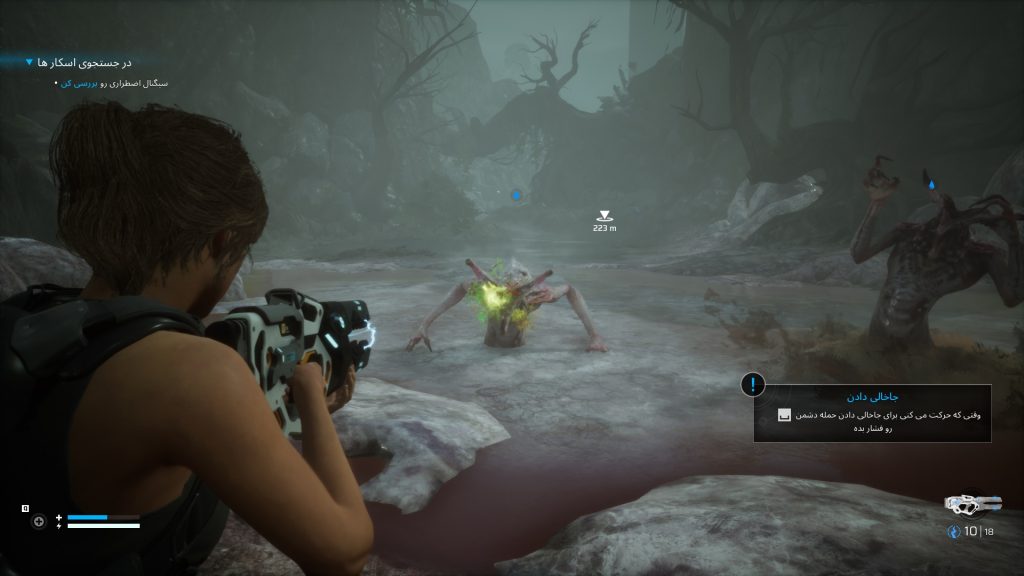Select the blue circular objective marker
The height and width of the screenshot is (576, 1024).
(x=517, y=195)
